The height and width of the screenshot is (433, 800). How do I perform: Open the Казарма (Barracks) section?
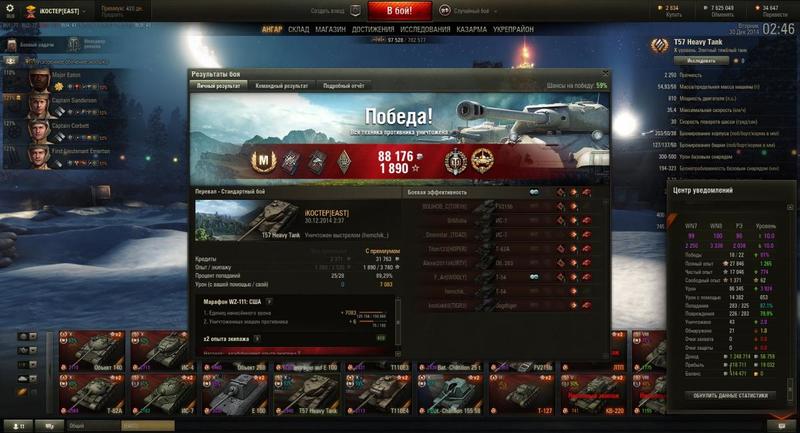472,30
